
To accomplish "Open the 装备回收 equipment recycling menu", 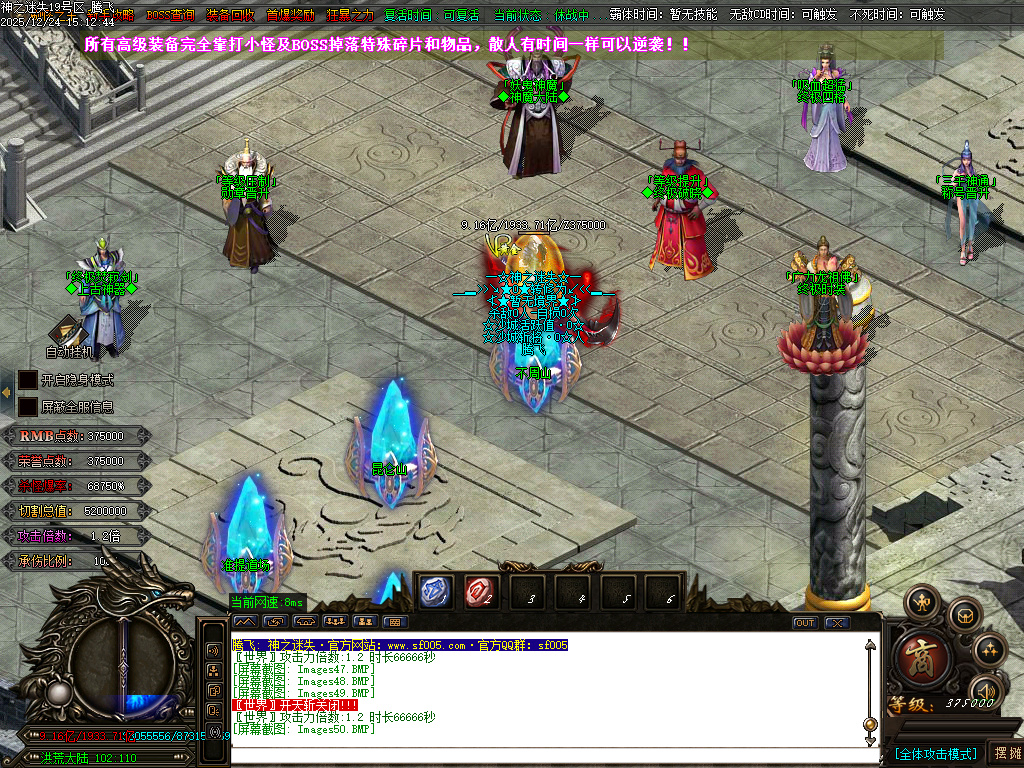I will (230, 16).
